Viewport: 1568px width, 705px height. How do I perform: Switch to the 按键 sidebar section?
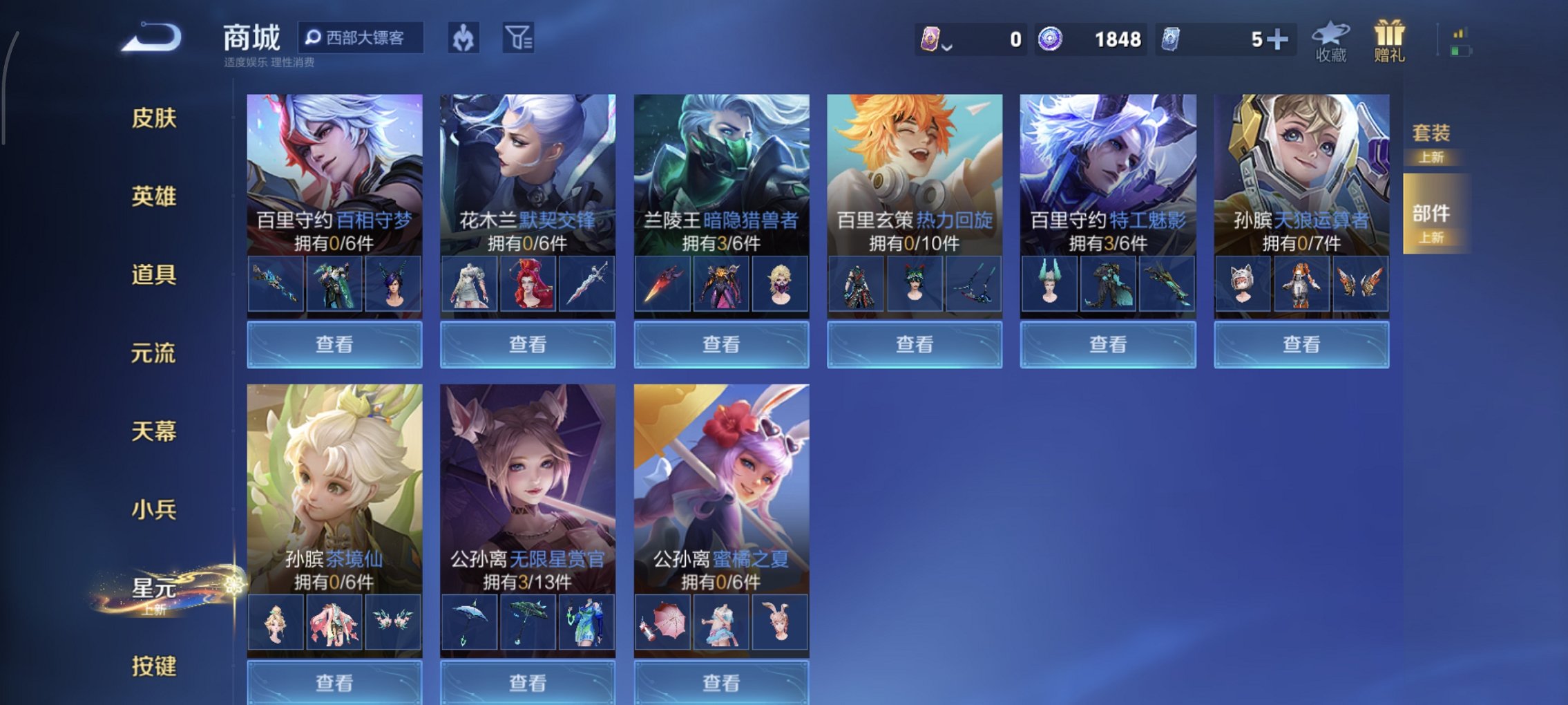pyautogui.click(x=155, y=665)
